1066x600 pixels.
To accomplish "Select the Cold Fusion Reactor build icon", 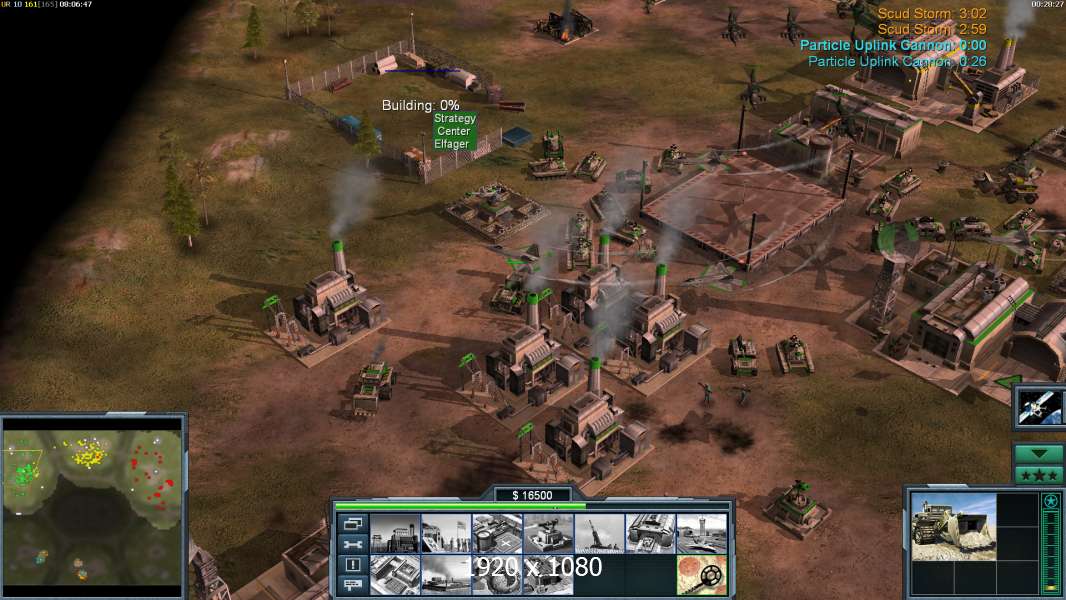I will (x=394, y=533).
